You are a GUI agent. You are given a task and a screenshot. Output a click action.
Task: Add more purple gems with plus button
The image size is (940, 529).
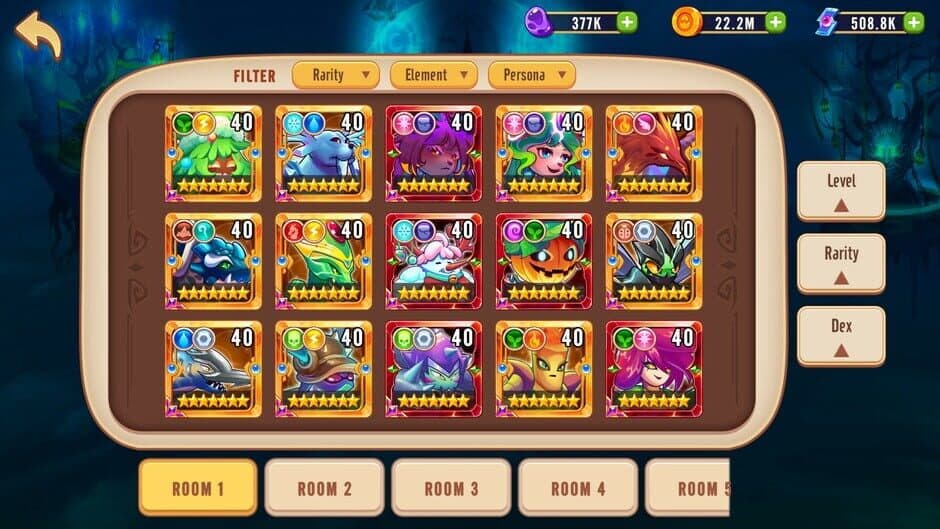click(x=627, y=22)
